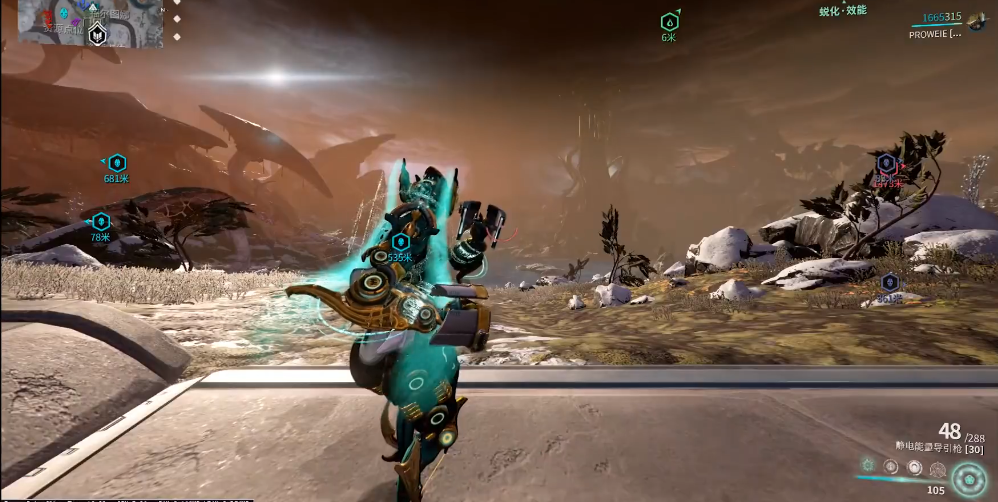Click the PROWEIE player avatar icon
This screenshot has width=998, height=502.
[x=977, y=23]
